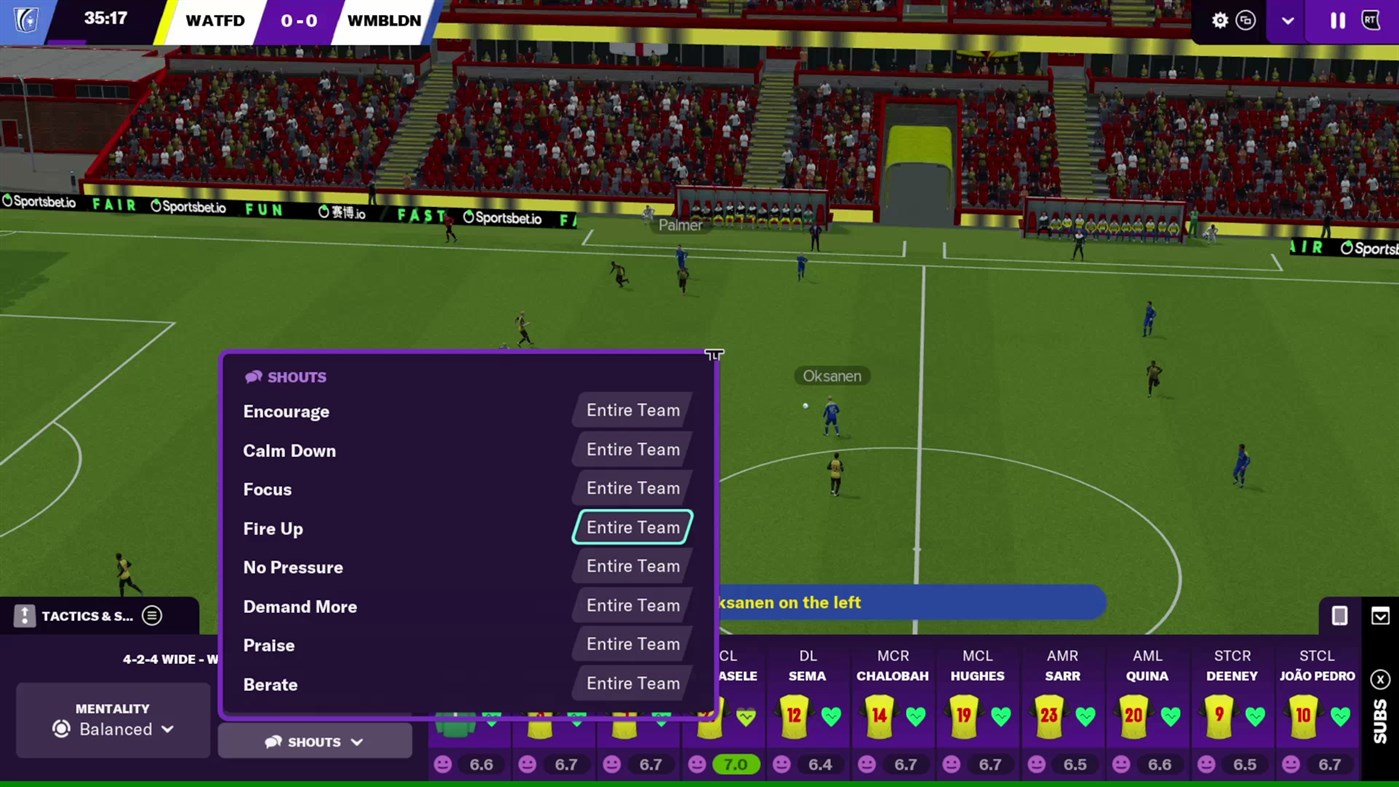This screenshot has width=1399, height=787.
Task: Expand the Mentality Balanced dropdown
Action: (x=113, y=729)
